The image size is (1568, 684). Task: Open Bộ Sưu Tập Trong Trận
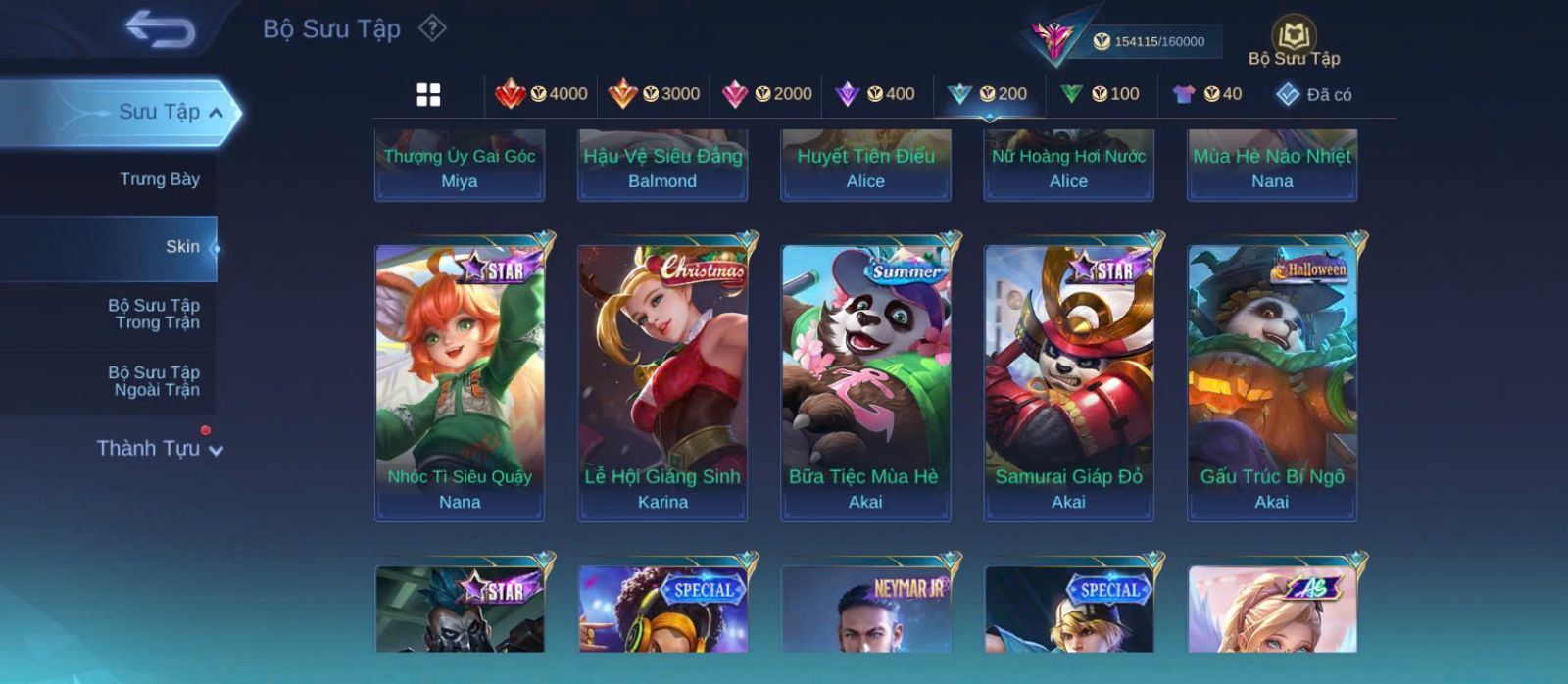click(x=154, y=314)
